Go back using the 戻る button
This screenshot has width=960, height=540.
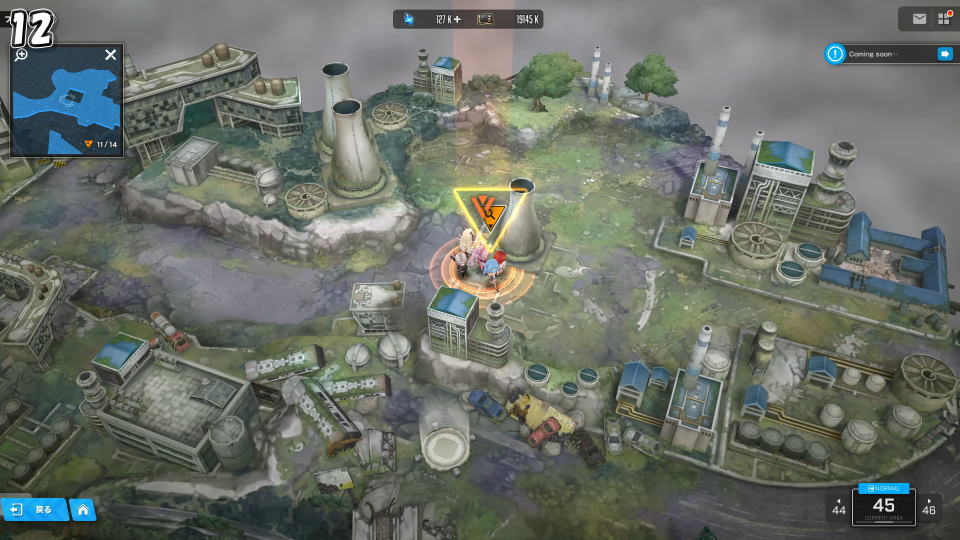click(x=34, y=510)
